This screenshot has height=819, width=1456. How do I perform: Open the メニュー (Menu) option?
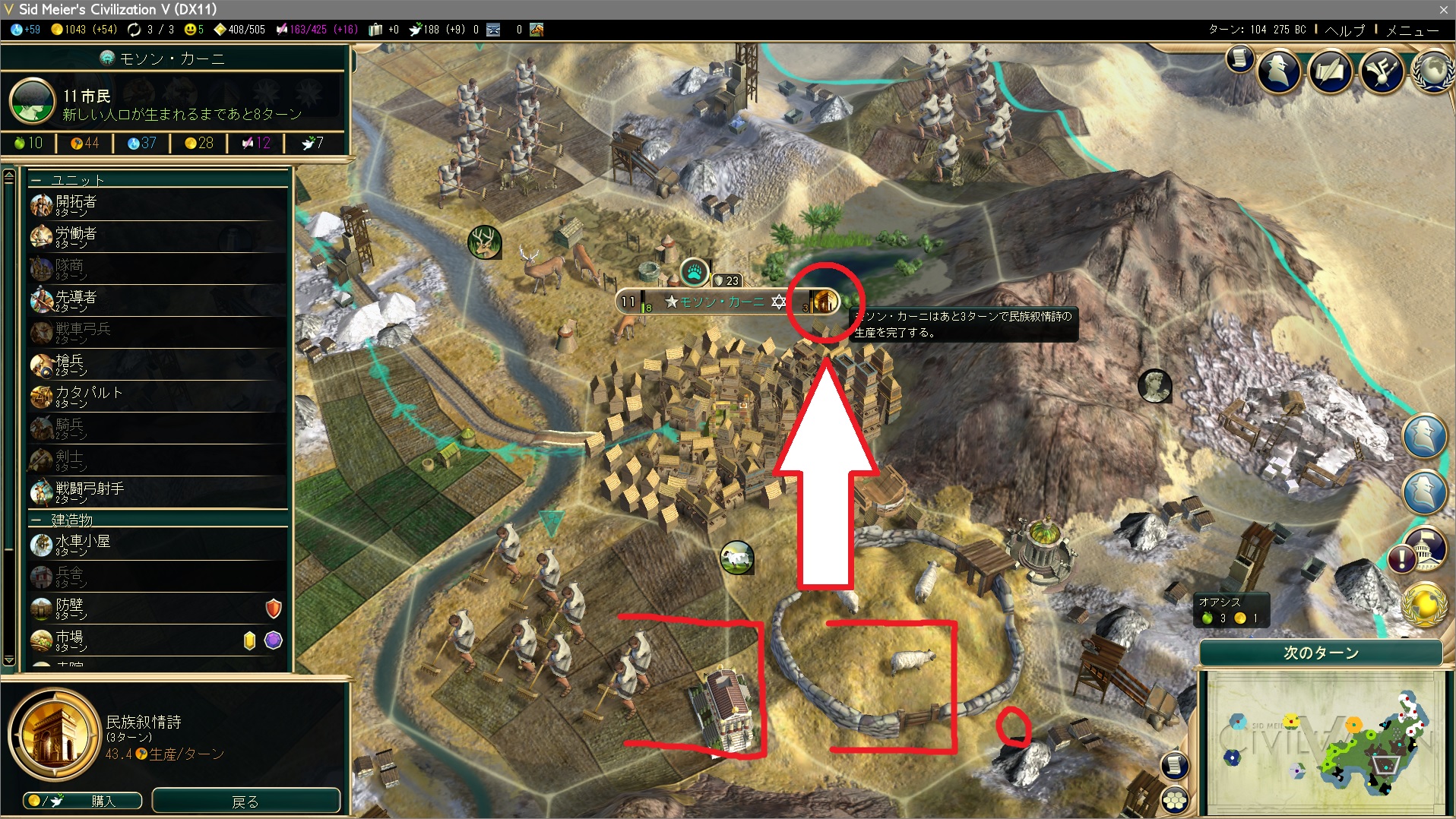1412,30
